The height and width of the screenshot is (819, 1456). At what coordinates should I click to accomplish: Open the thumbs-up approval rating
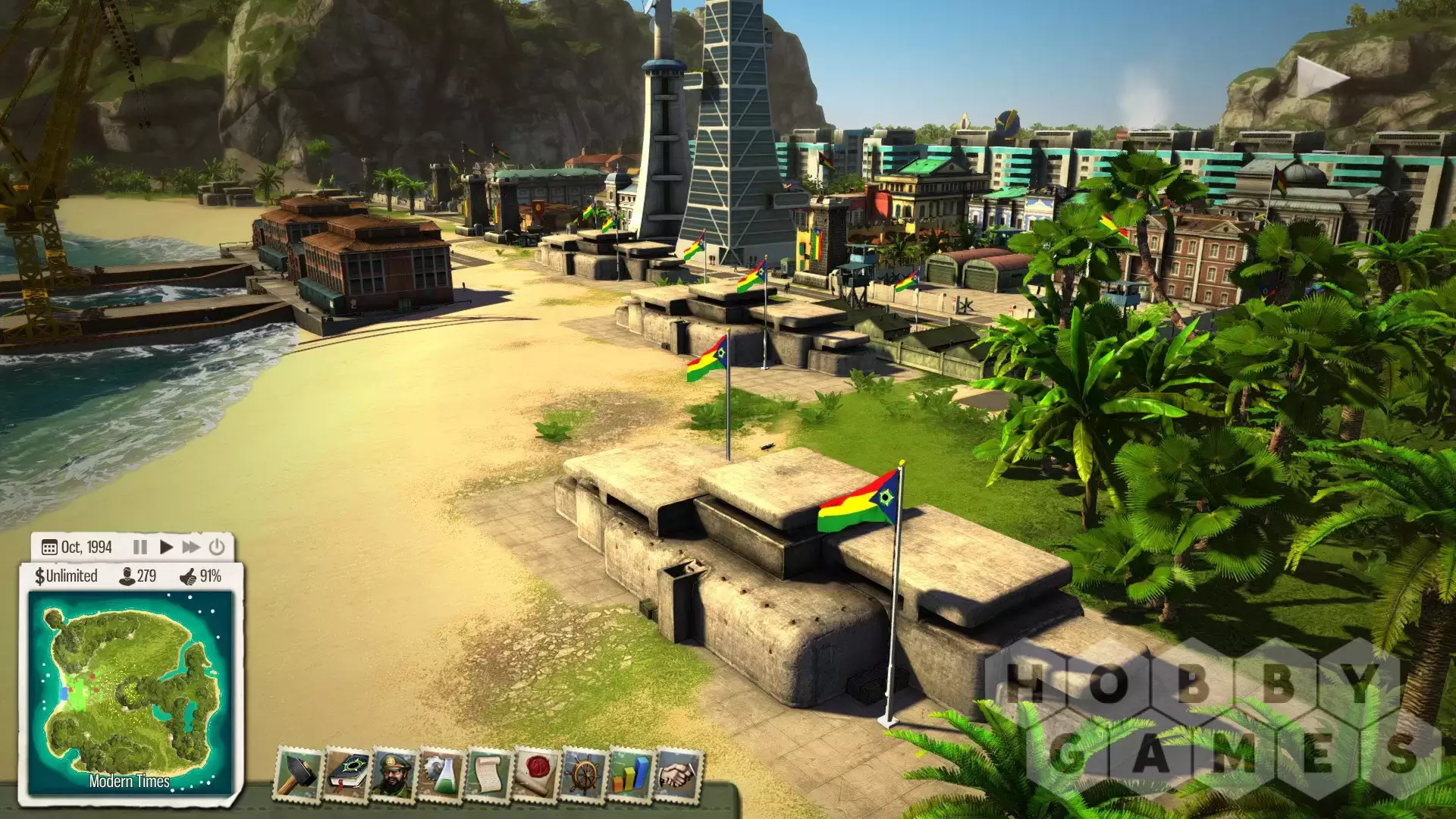coord(201,576)
